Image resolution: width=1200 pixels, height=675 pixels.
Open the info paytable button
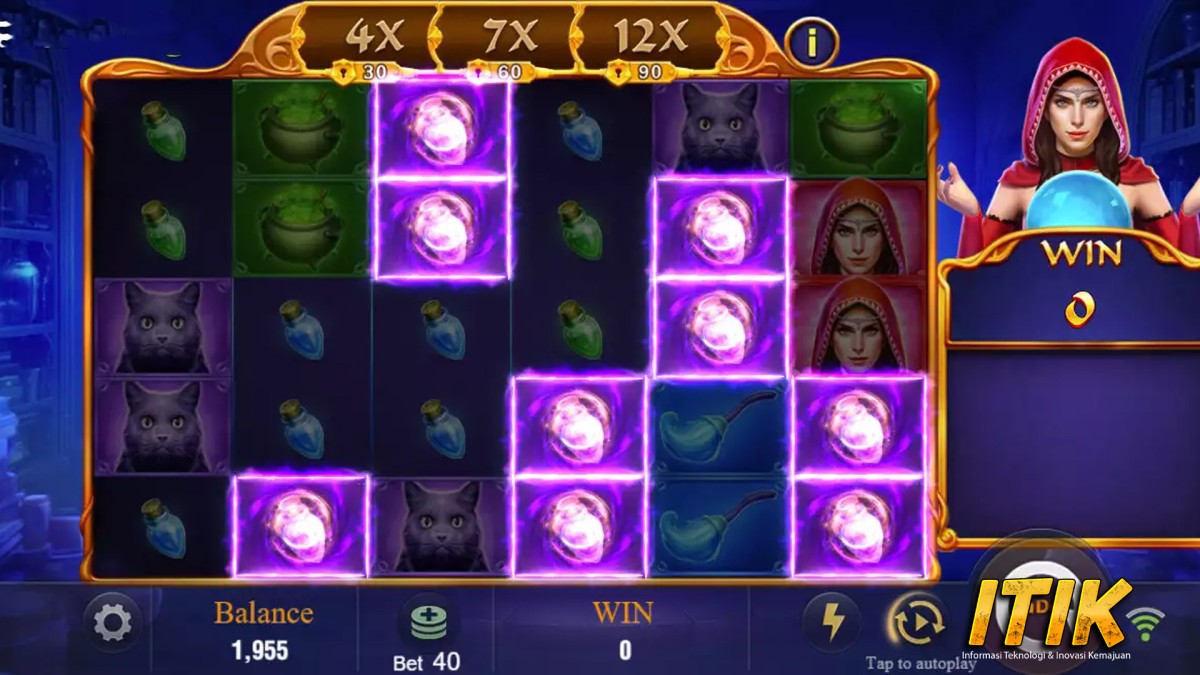(x=812, y=42)
